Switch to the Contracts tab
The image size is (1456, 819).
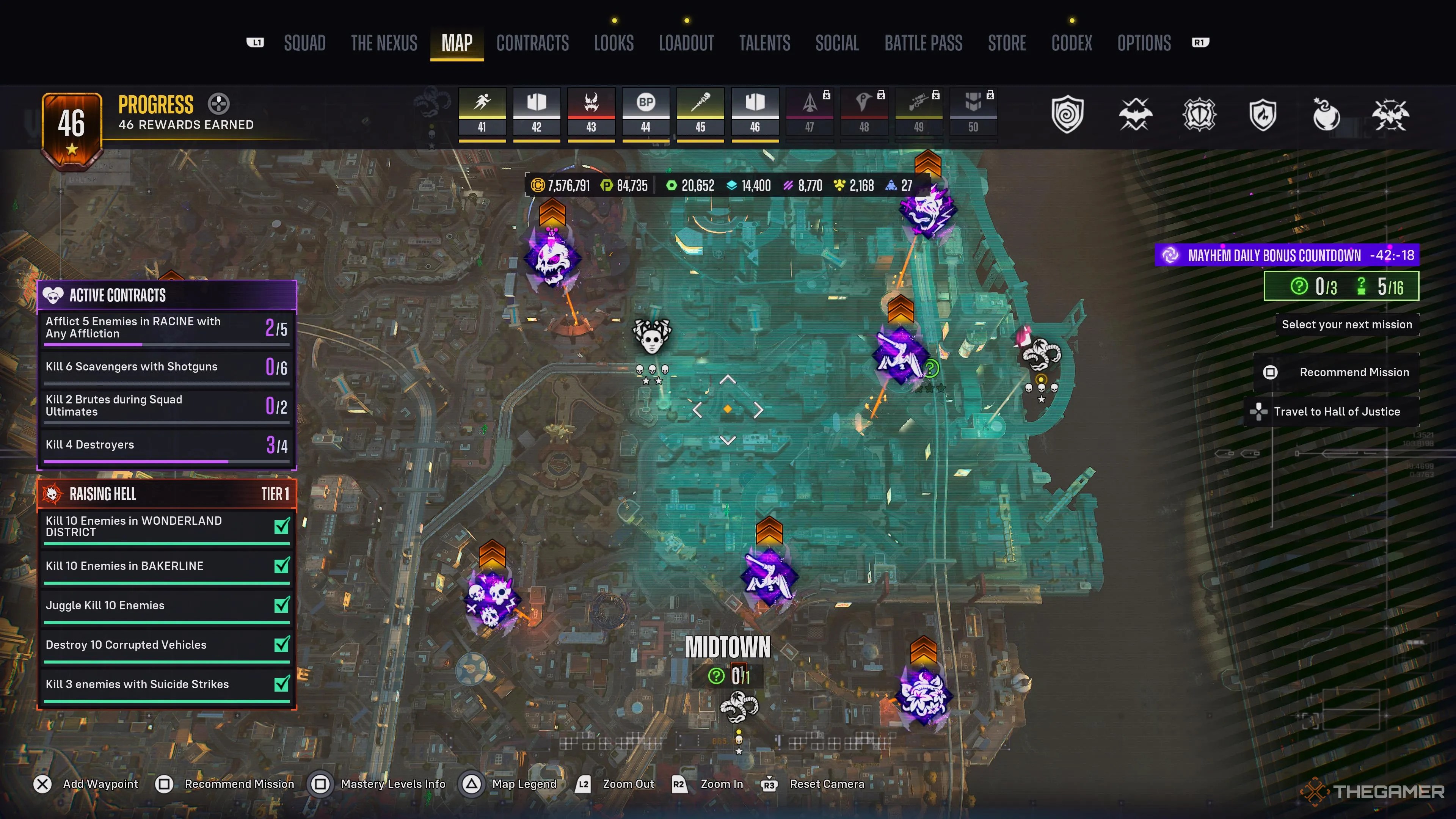(x=532, y=43)
